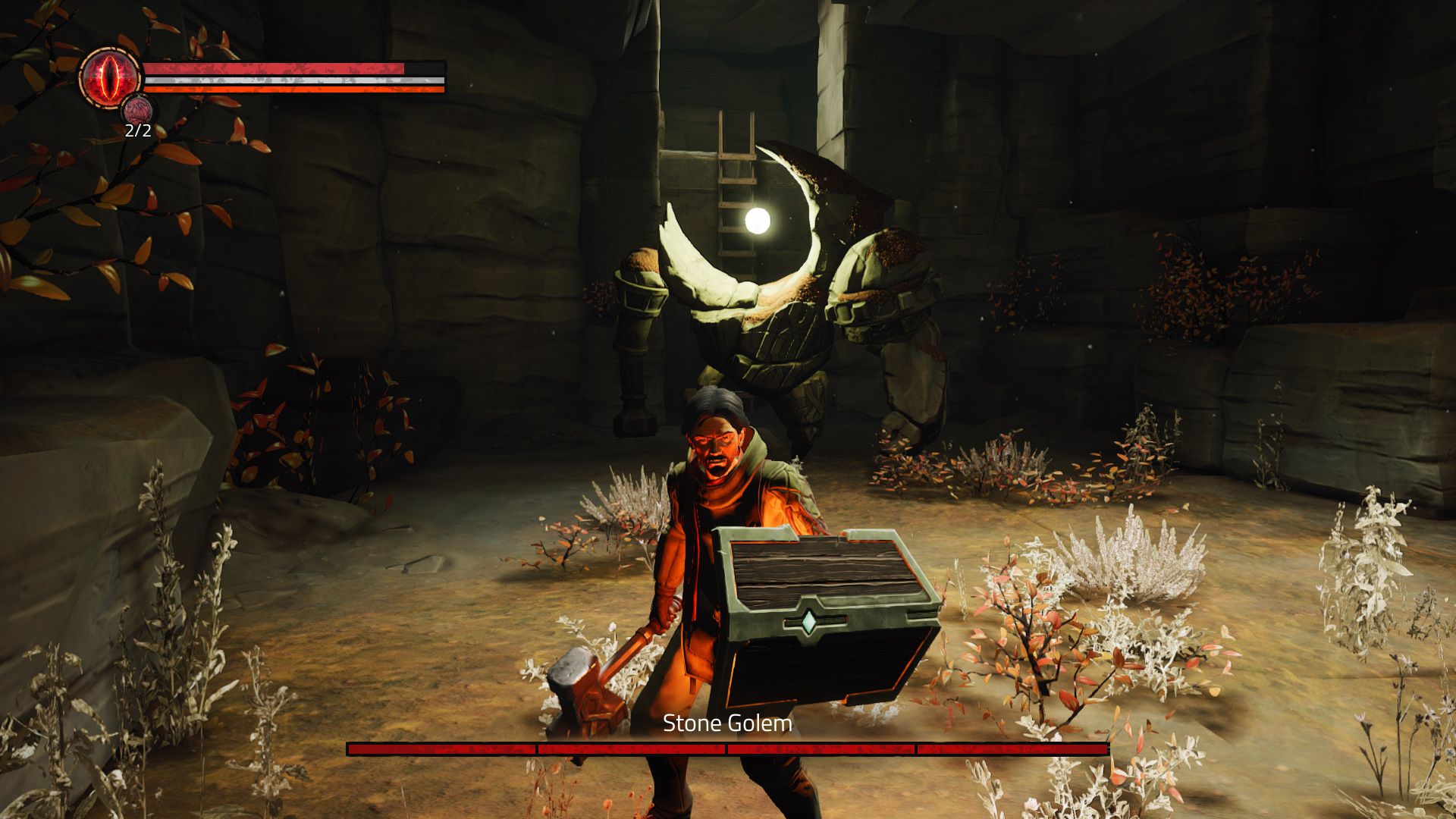
Task: Click the red eye emblem icon
Action: pos(111,77)
